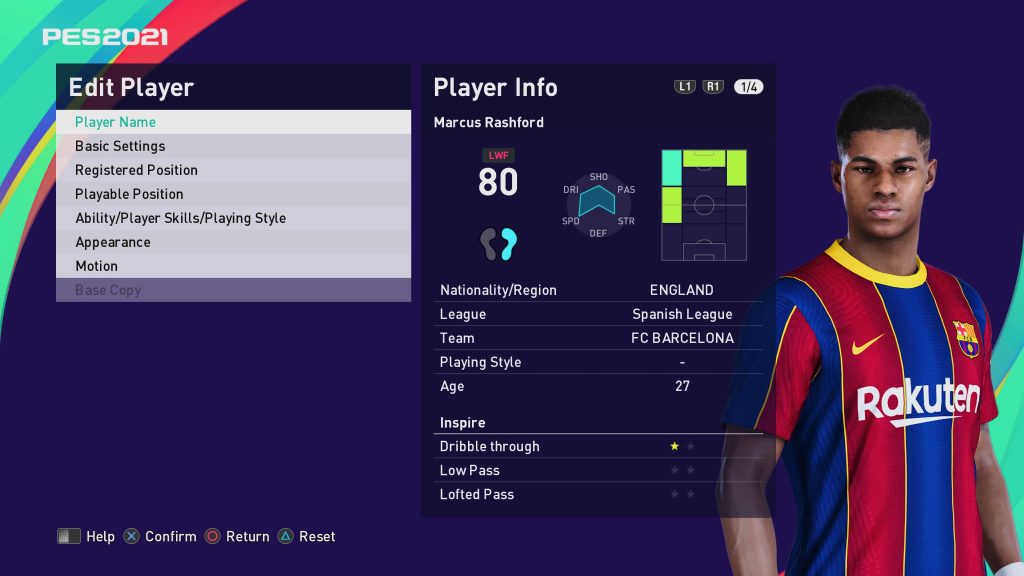Open the Playable Position entry
The image size is (1024, 576).
pyautogui.click(x=233, y=194)
